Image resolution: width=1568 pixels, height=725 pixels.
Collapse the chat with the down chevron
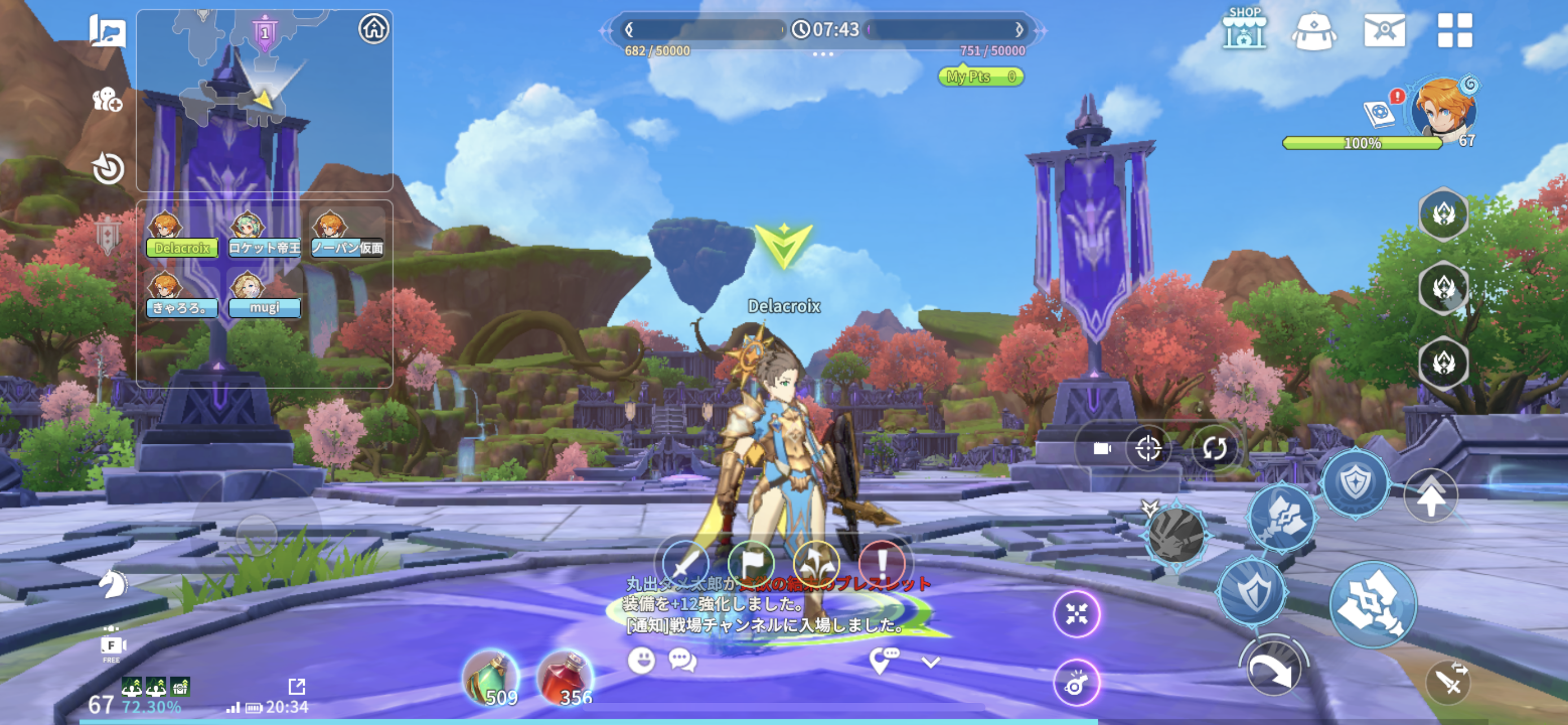931,662
